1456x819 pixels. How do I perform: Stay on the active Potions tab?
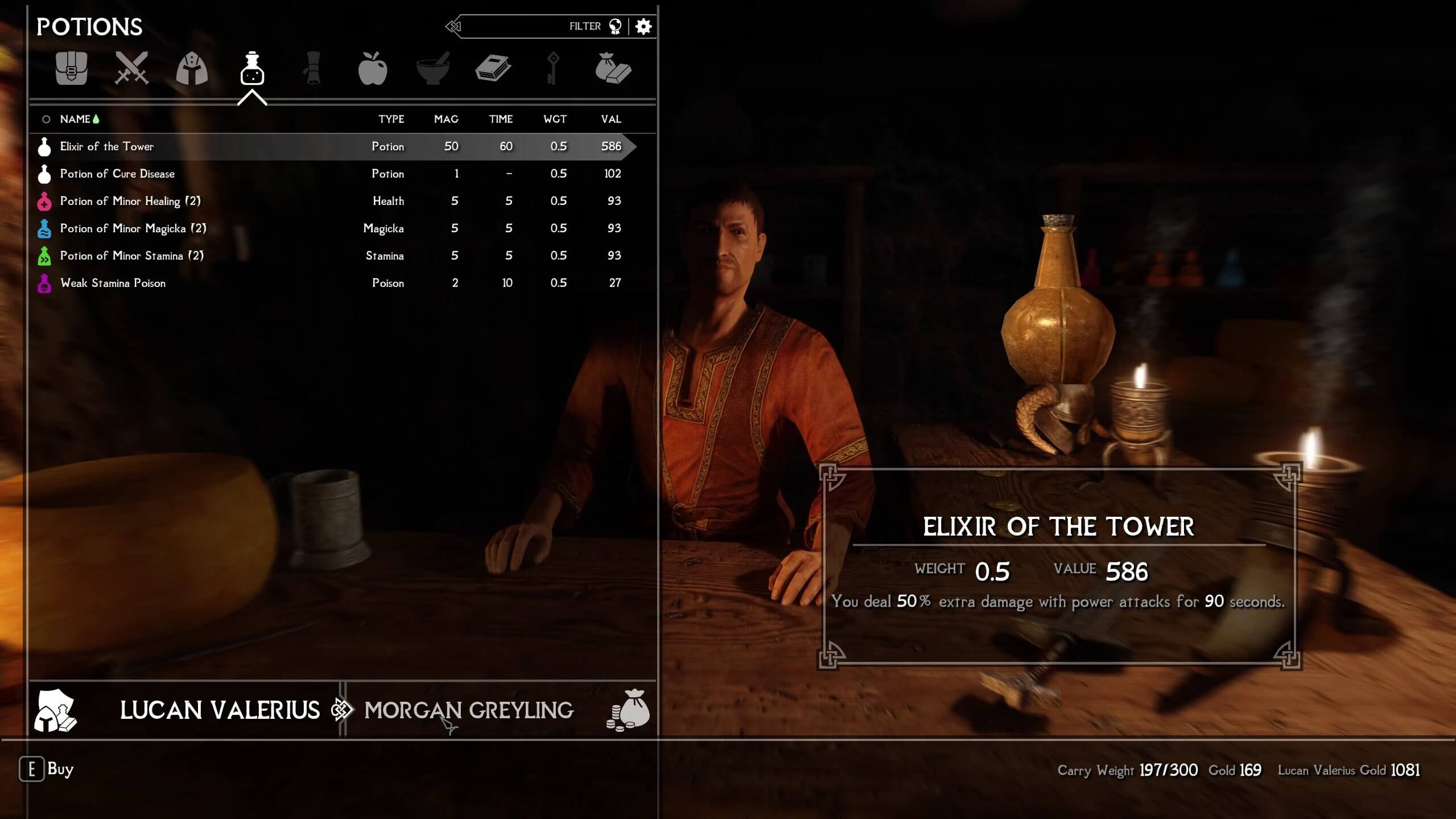[x=252, y=68]
